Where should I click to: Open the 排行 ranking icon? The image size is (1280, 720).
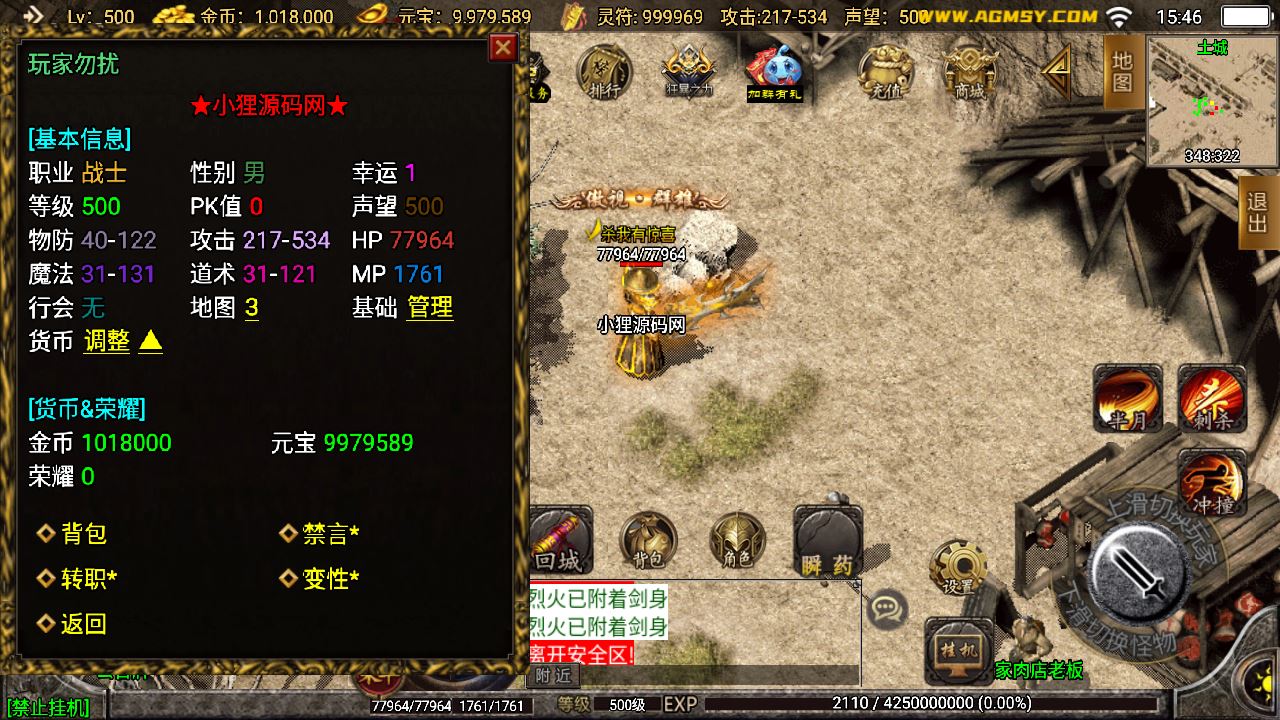coord(604,72)
